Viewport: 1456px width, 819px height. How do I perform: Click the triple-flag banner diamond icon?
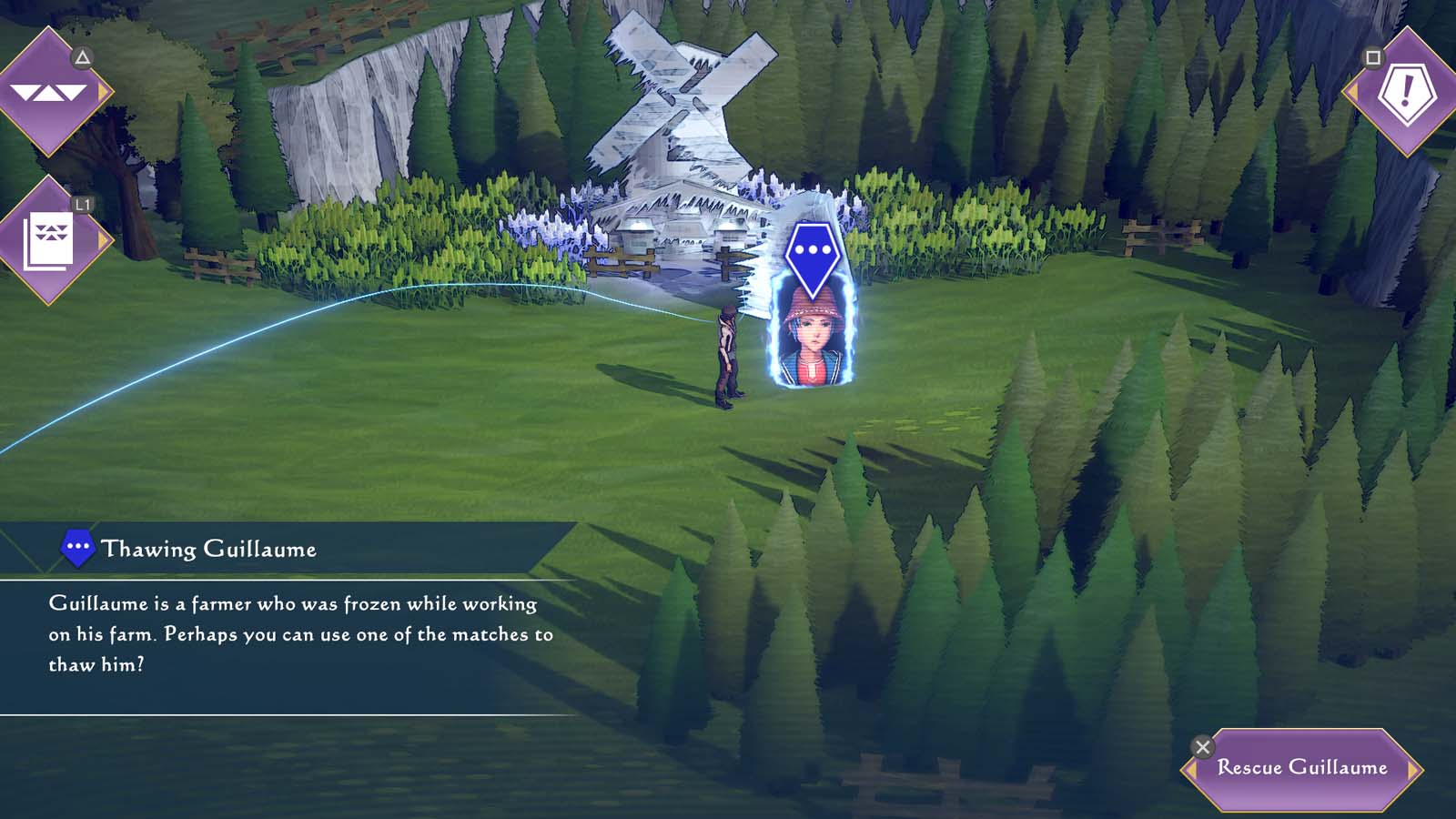pyautogui.click(x=50, y=91)
